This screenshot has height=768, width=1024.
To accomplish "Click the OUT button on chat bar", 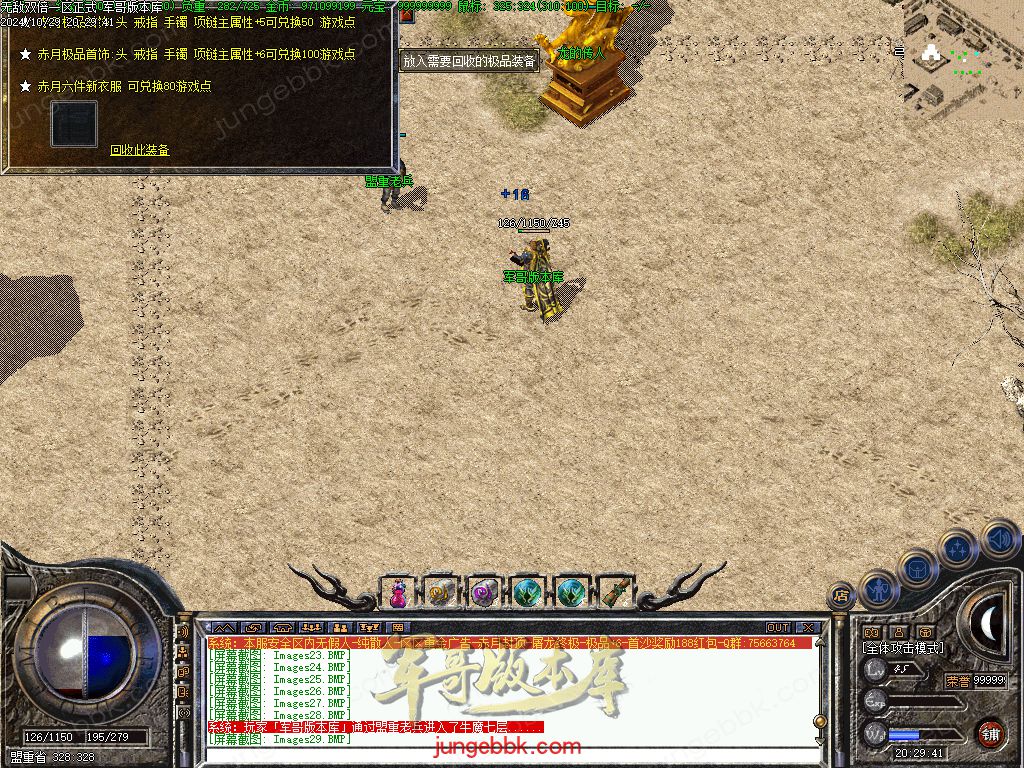I will [x=778, y=628].
